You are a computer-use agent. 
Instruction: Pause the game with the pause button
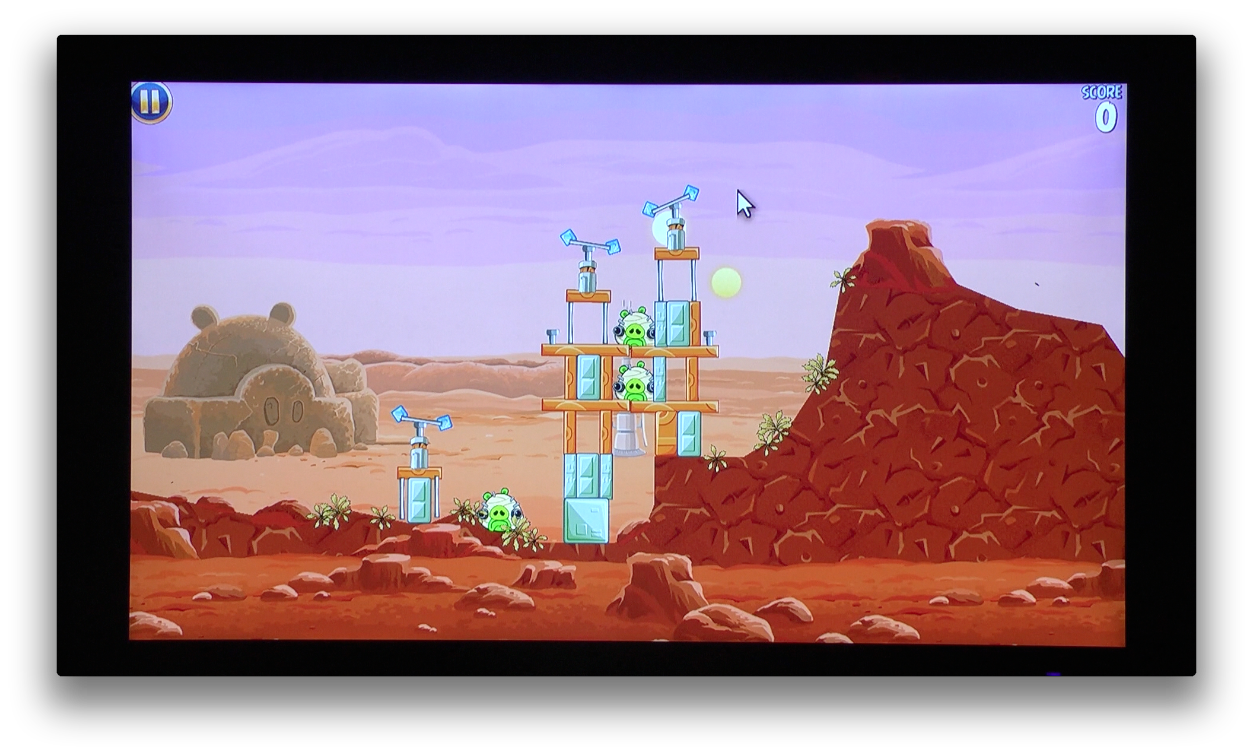pos(151,102)
